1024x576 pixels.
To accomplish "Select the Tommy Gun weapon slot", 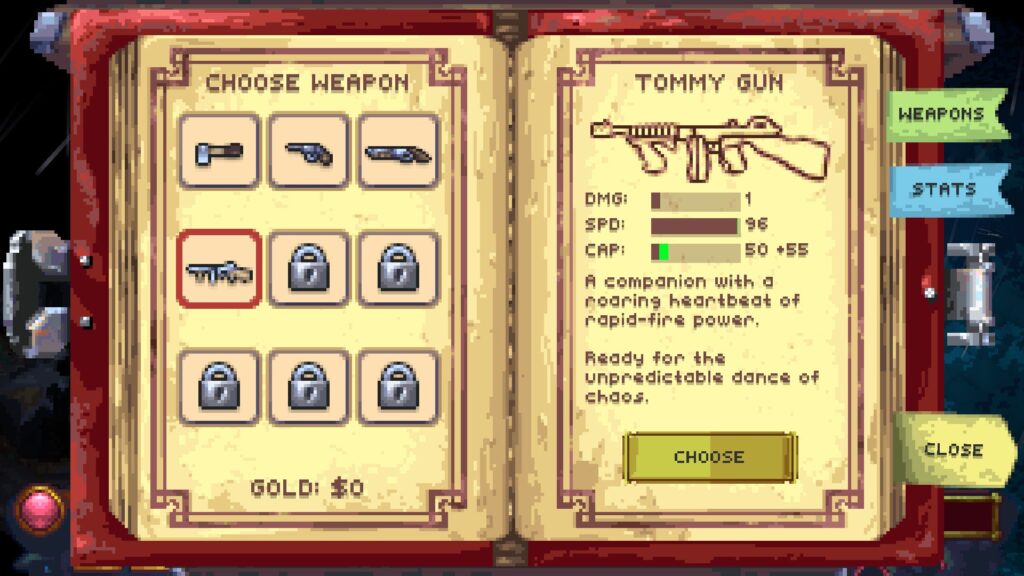I will (x=219, y=269).
